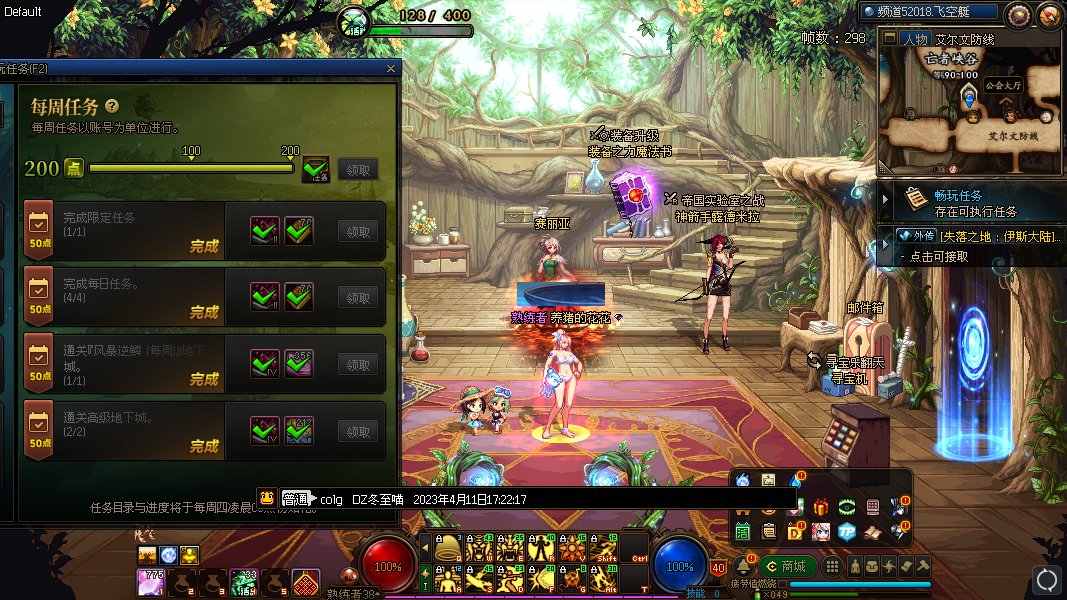Select the channel 频道52018 dropdown
1067x600 pixels.
coord(930,12)
